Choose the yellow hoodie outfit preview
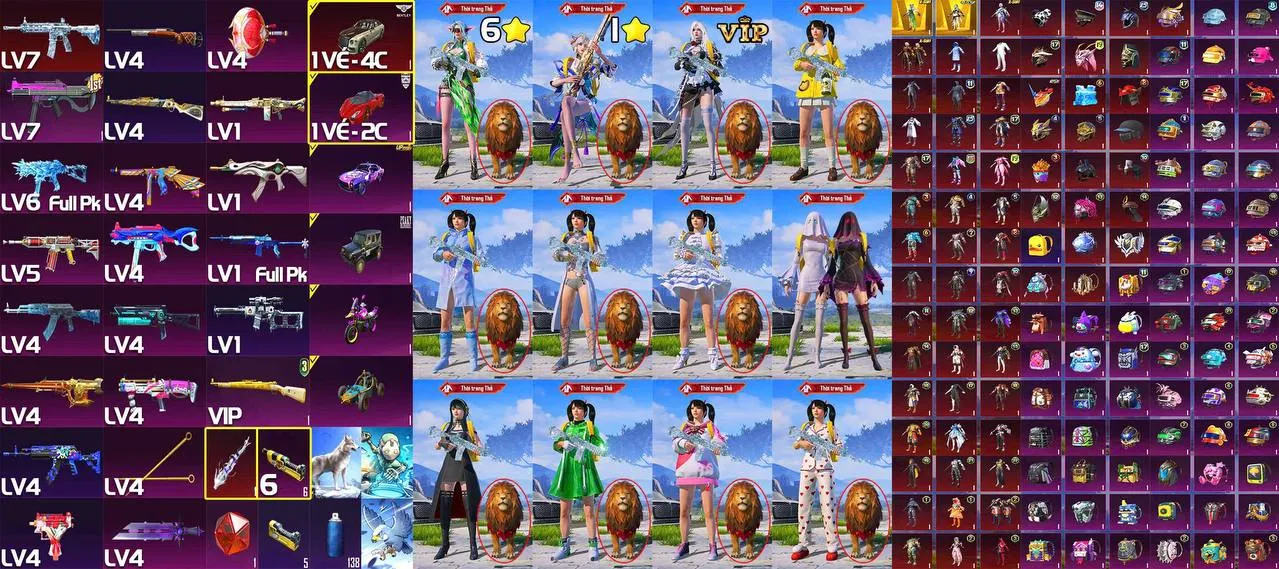 832,95
